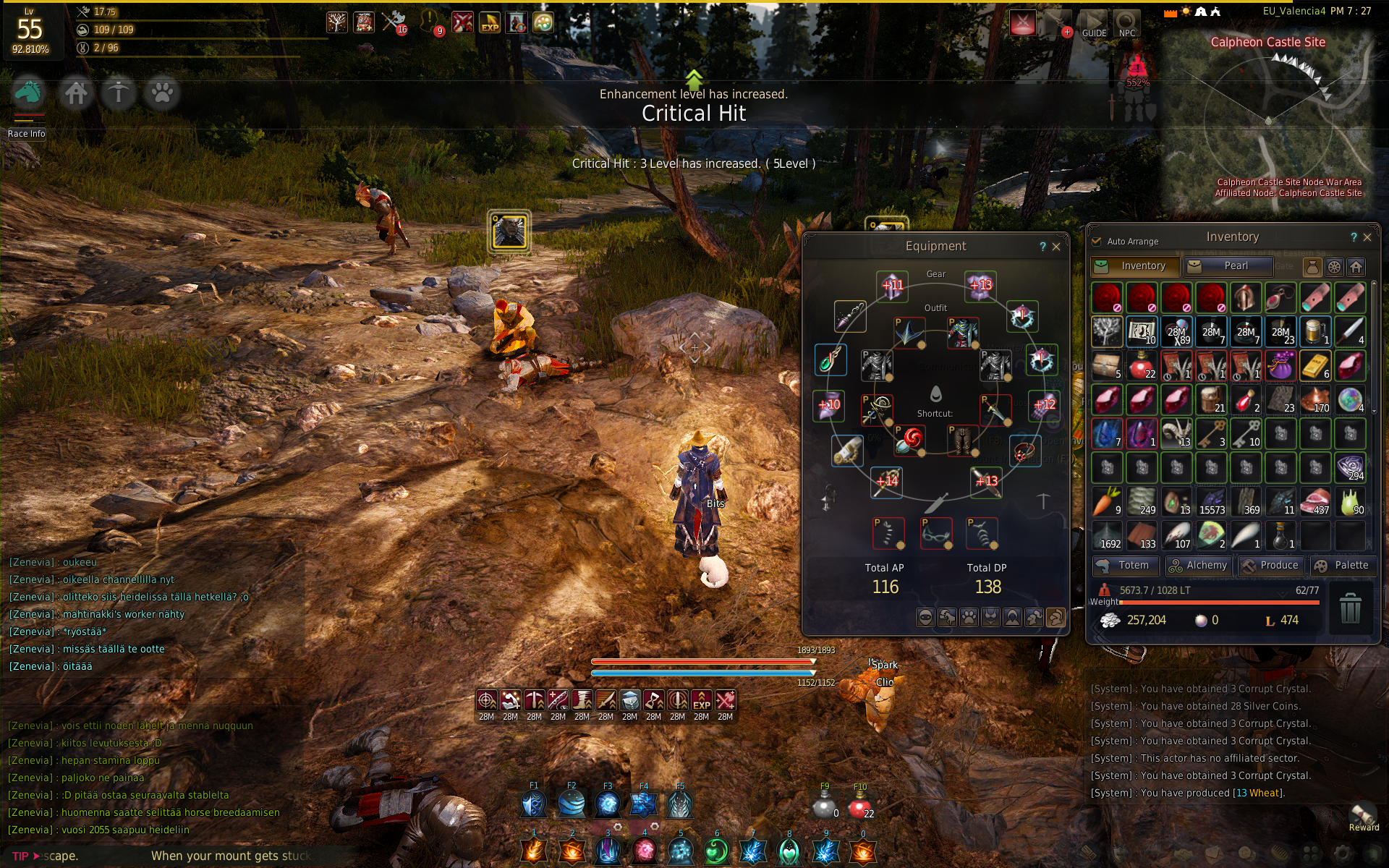
Task: Toggle the Auto Arrange checkbox
Action: (x=1096, y=242)
